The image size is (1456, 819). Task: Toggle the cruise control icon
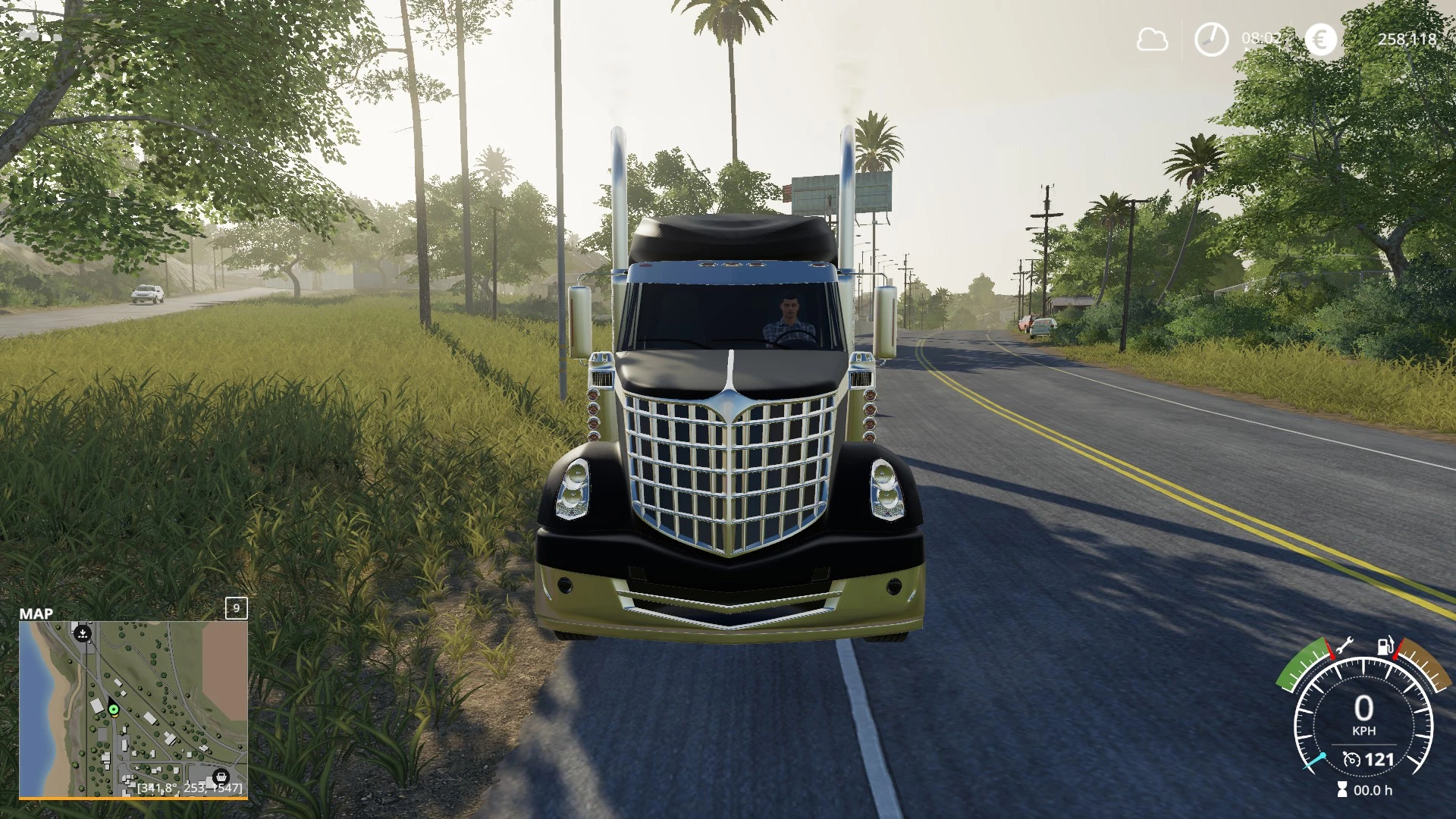(x=1351, y=759)
